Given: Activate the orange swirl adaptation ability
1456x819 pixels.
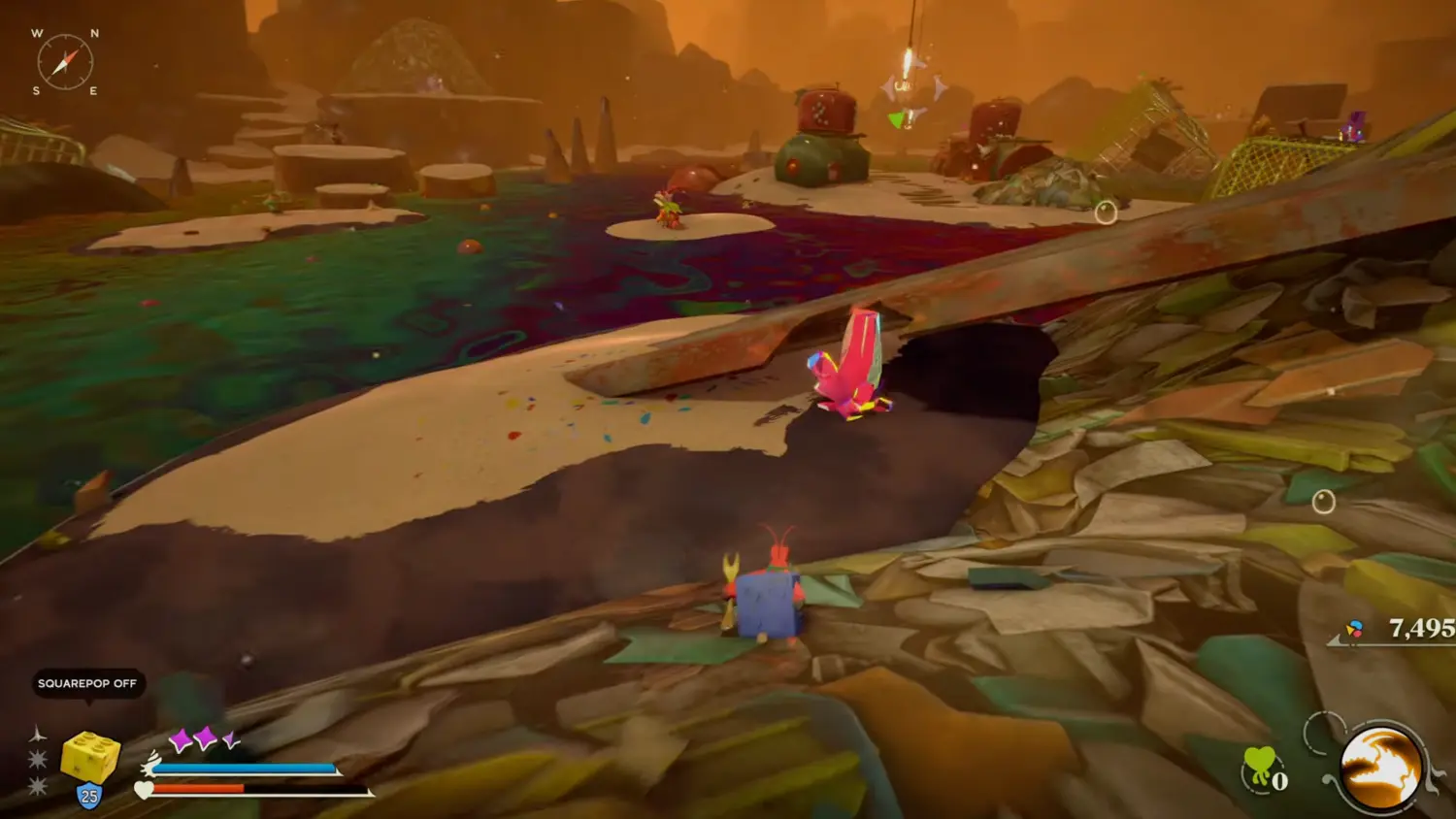Looking at the screenshot, I should pos(1381,768).
